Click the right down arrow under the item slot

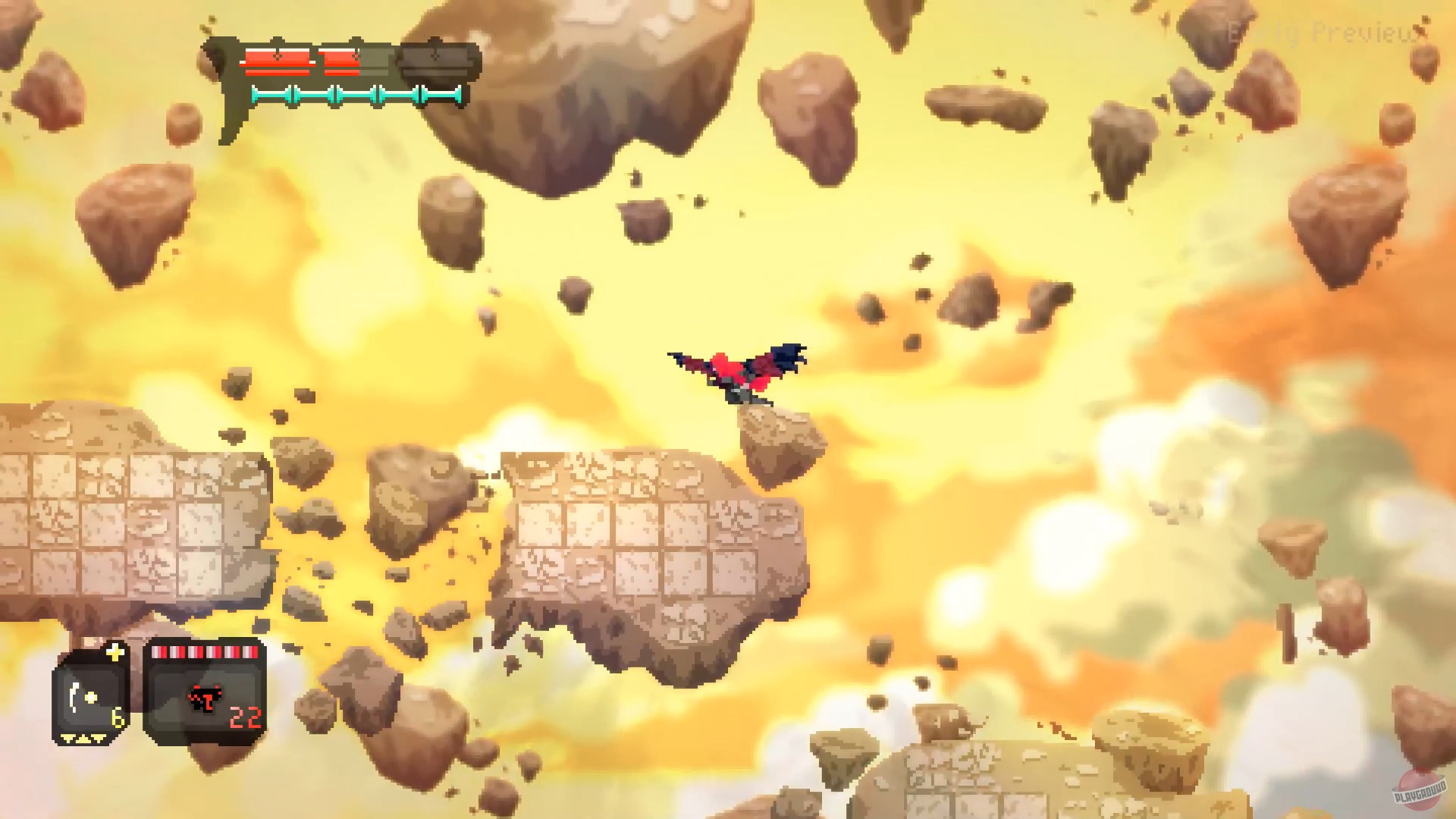tap(98, 739)
